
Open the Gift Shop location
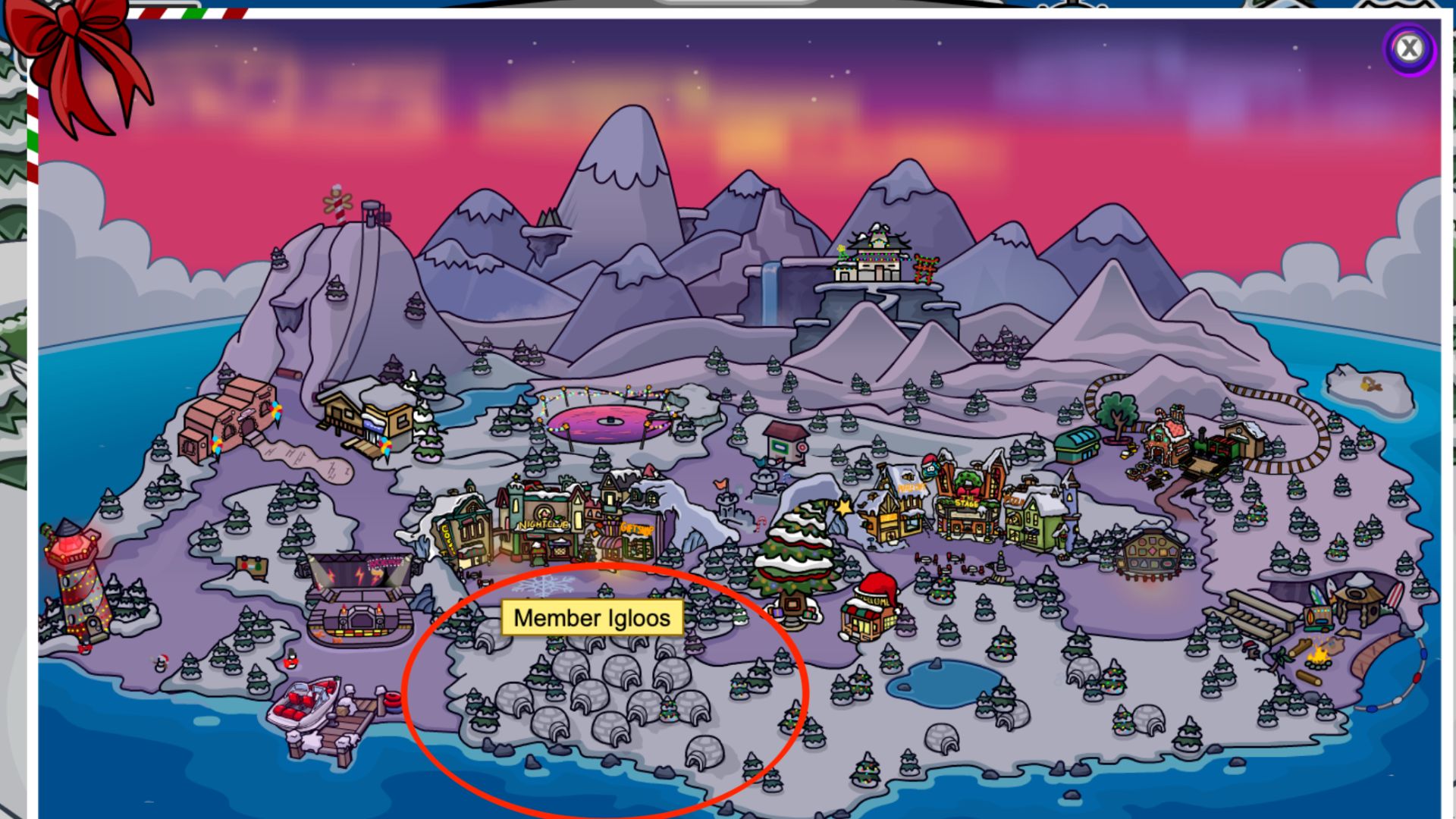pyautogui.click(x=635, y=531)
